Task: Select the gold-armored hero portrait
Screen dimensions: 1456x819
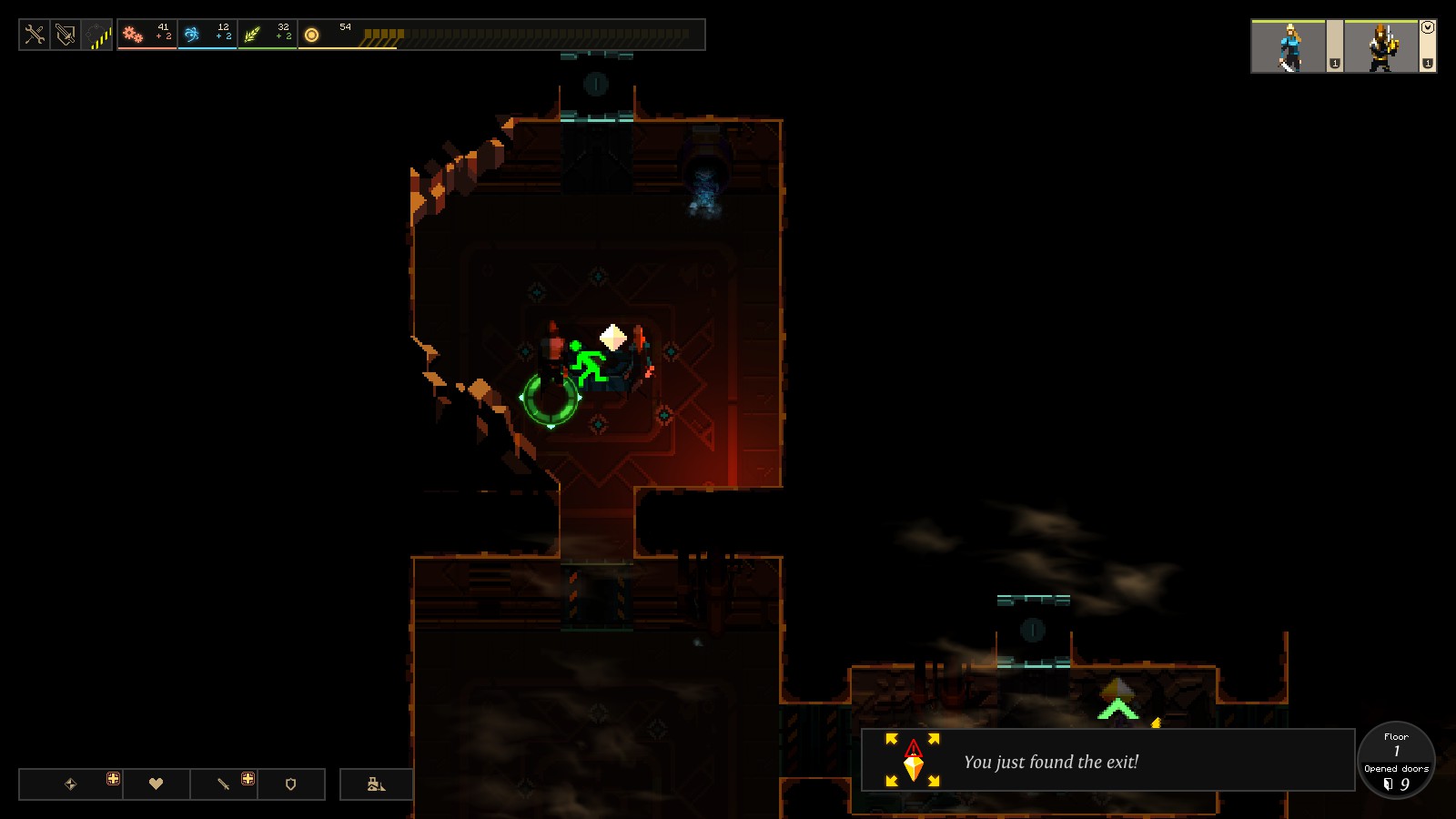Action: (1381, 46)
